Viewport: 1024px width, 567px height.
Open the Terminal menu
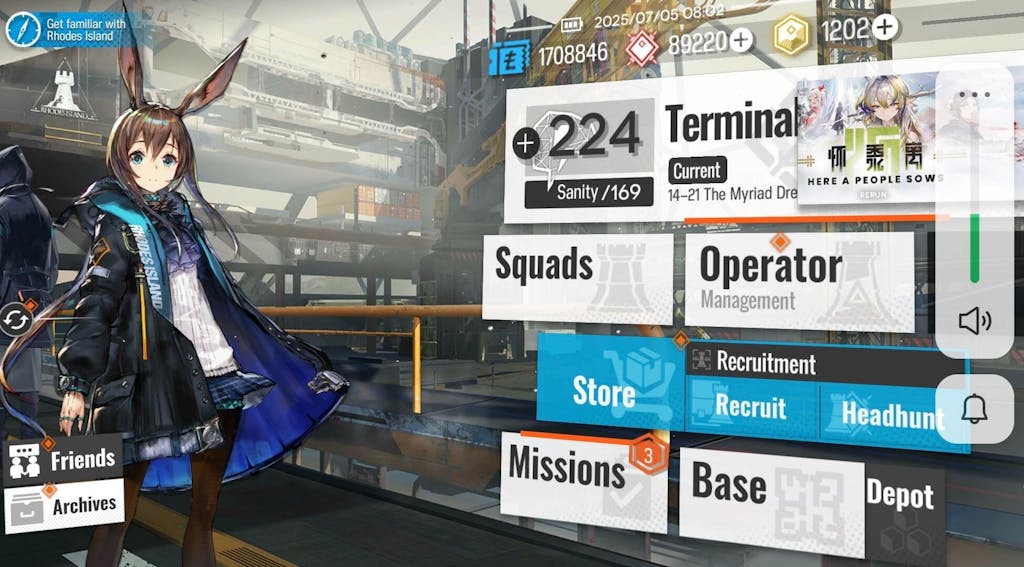click(x=728, y=125)
